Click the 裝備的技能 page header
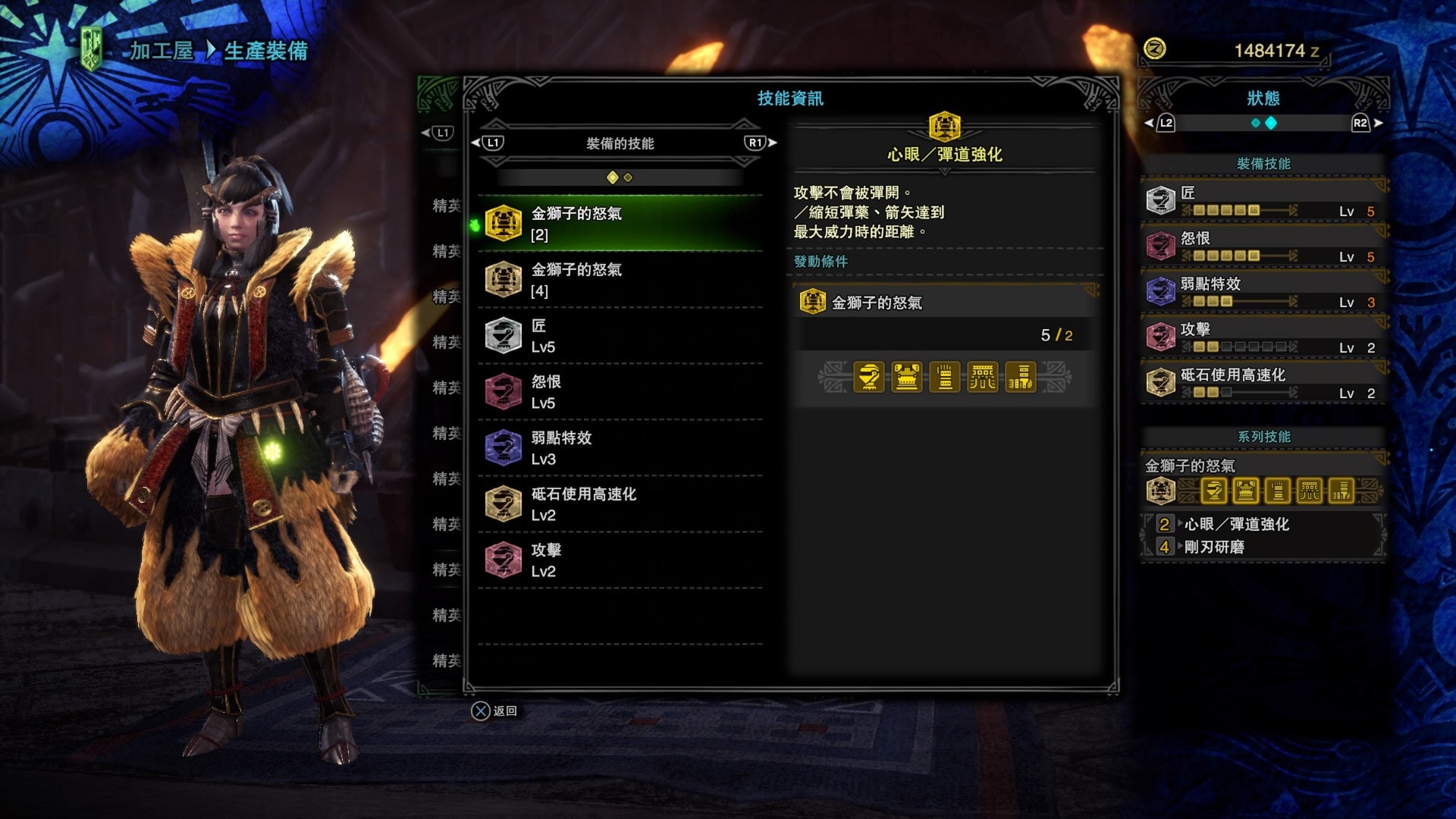 620,143
